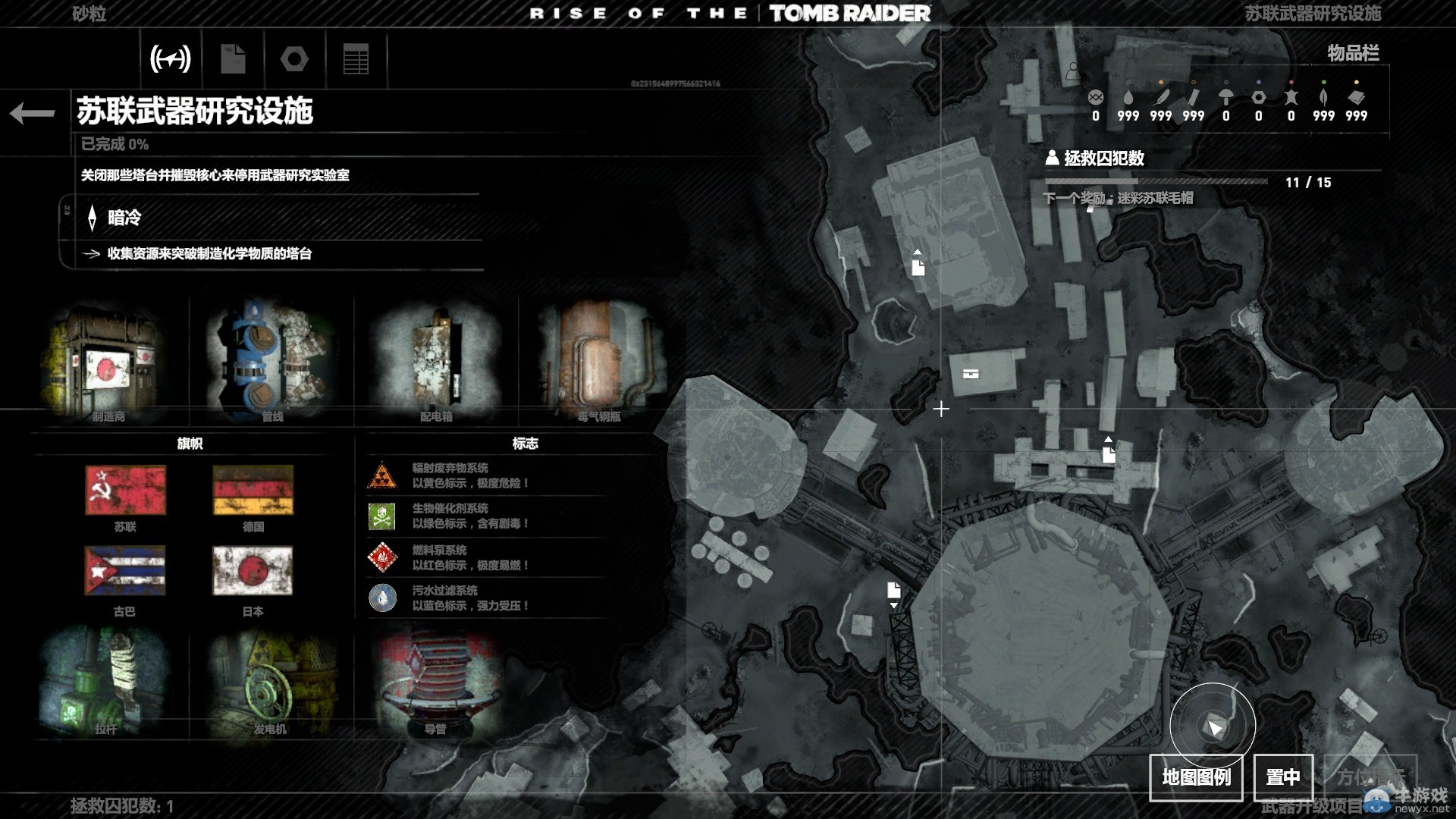Select the 暗冷 mission objective entry
The height and width of the screenshot is (819, 1456).
pos(124,218)
